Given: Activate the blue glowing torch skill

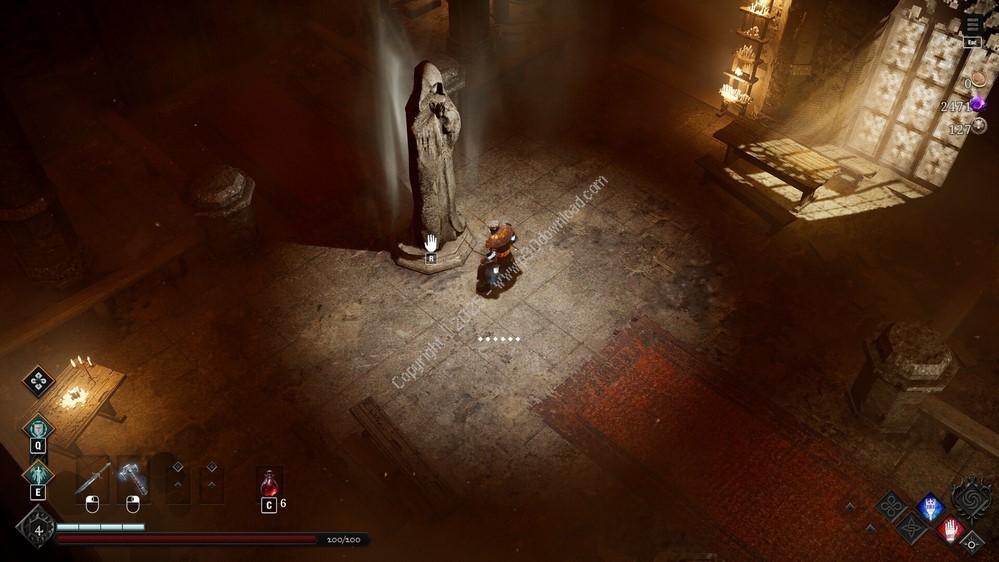Looking at the screenshot, I should (x=931, y=506).
